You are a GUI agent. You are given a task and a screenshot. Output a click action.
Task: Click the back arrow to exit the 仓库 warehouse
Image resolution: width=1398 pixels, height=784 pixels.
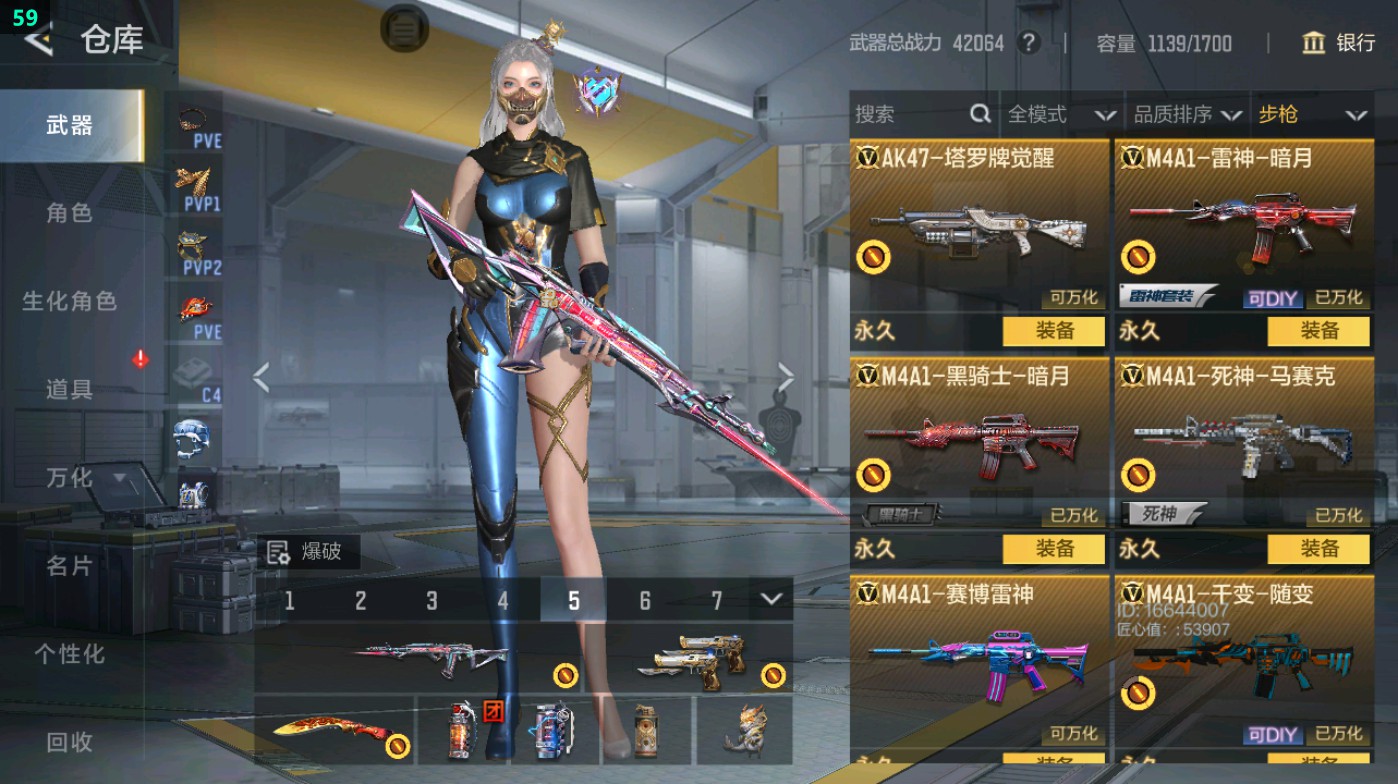tap(37, 42)
